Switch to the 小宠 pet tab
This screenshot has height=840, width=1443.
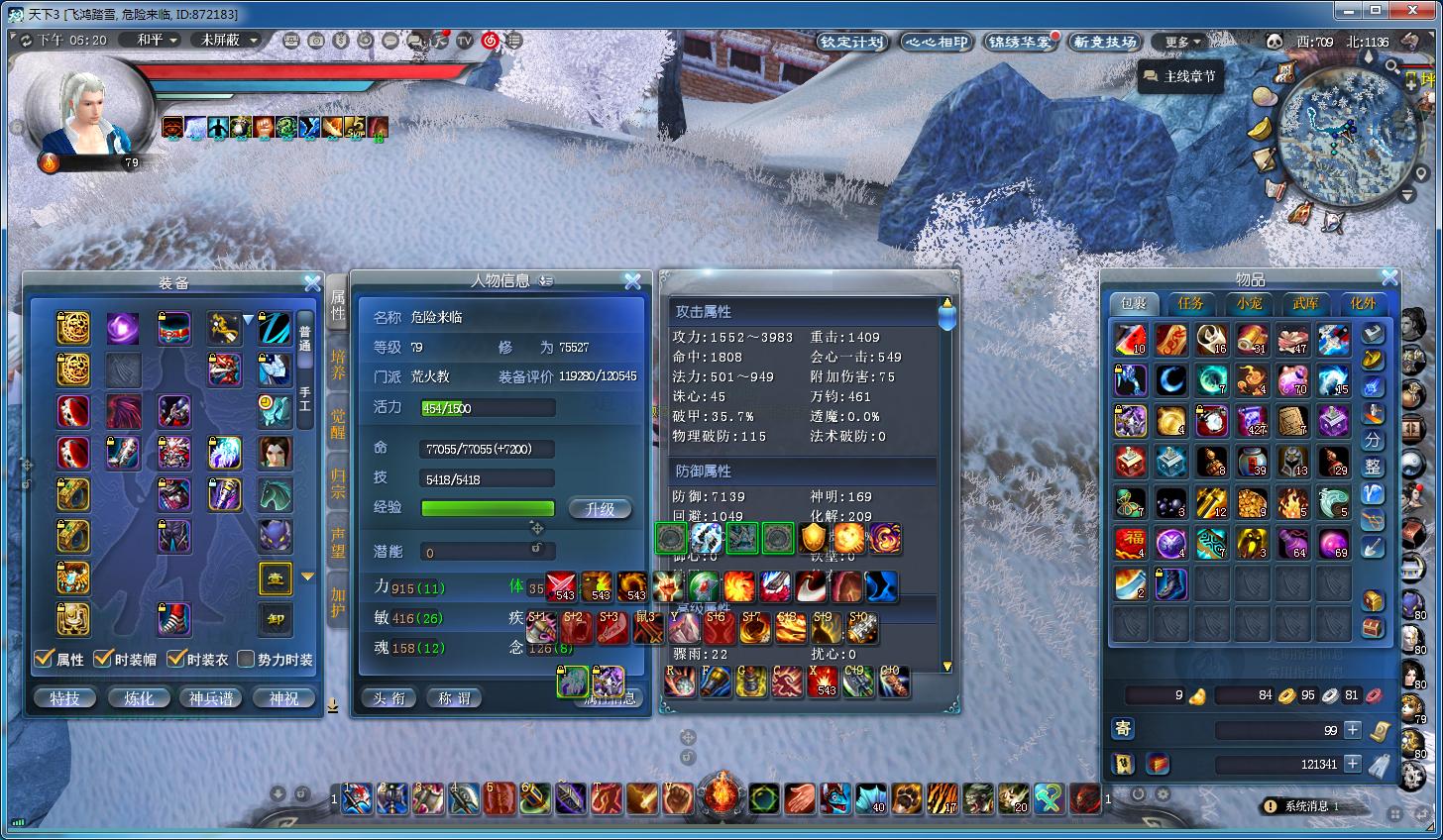(x=1249, y=303)
